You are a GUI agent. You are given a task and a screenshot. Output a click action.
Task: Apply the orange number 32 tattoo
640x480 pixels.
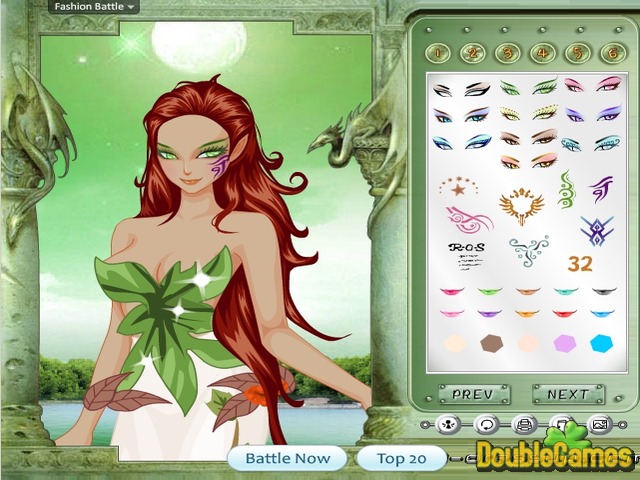click(x=579, y=264)
